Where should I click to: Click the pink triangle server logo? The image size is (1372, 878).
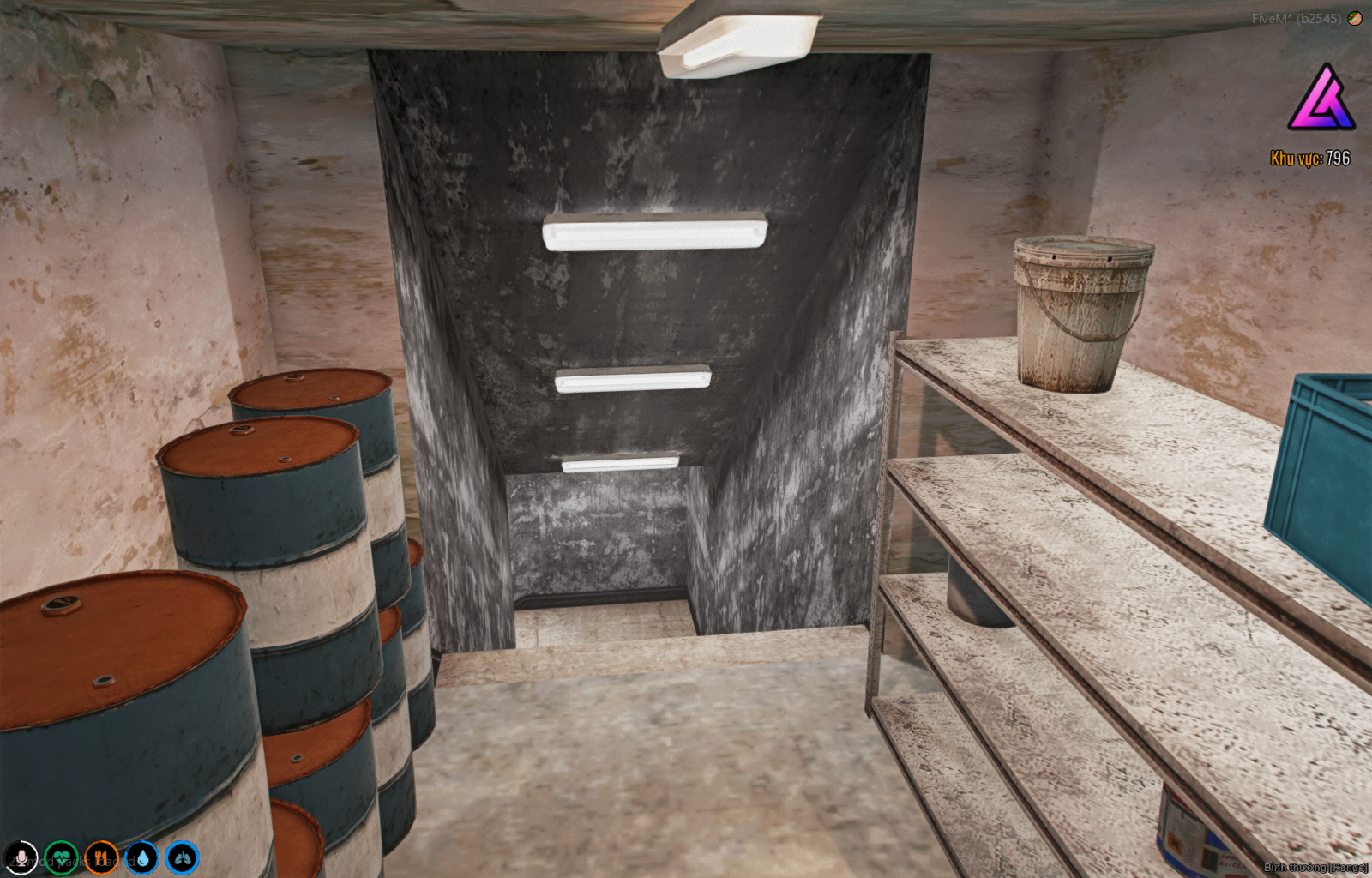pos(1321,99)
